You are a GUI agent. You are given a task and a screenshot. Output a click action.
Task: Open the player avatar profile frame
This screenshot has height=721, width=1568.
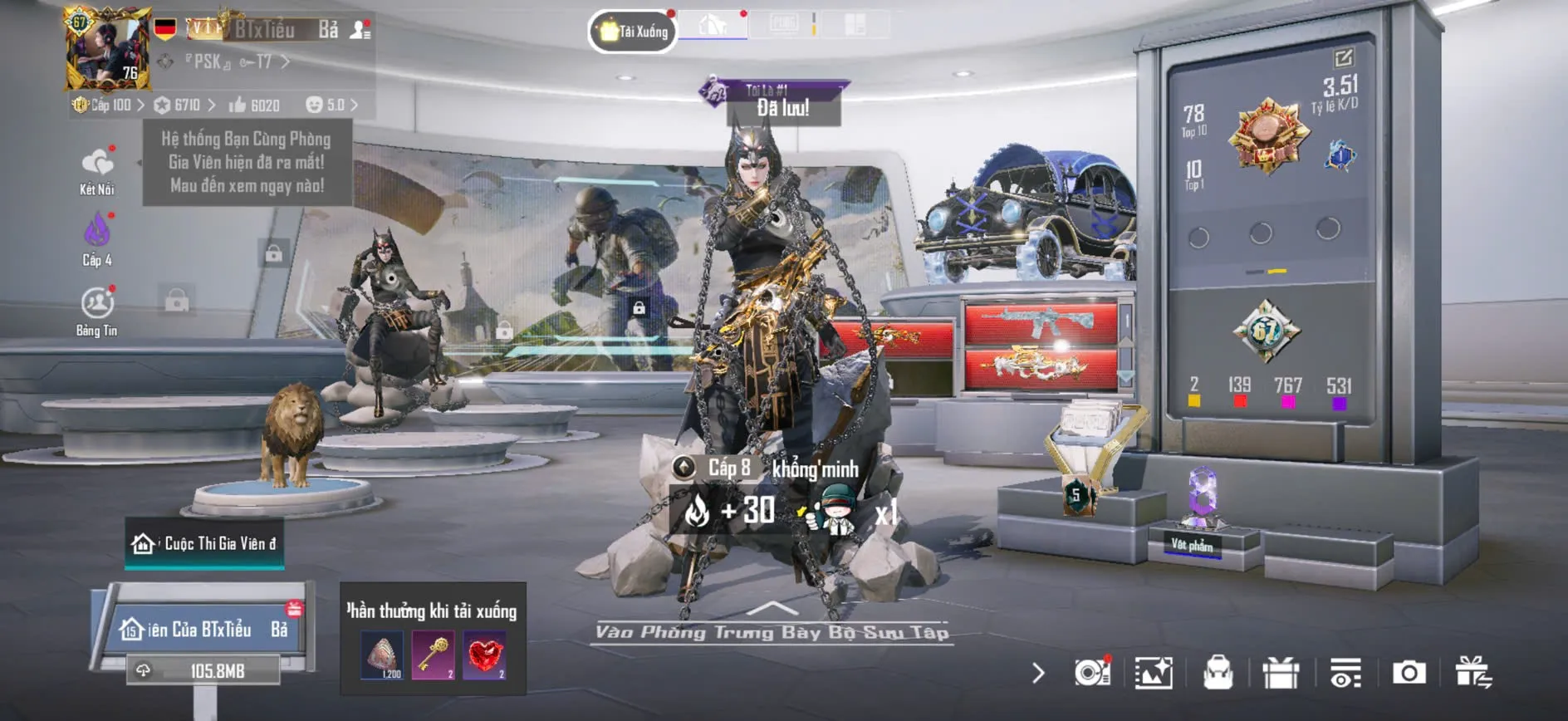(x=108, y=50)
